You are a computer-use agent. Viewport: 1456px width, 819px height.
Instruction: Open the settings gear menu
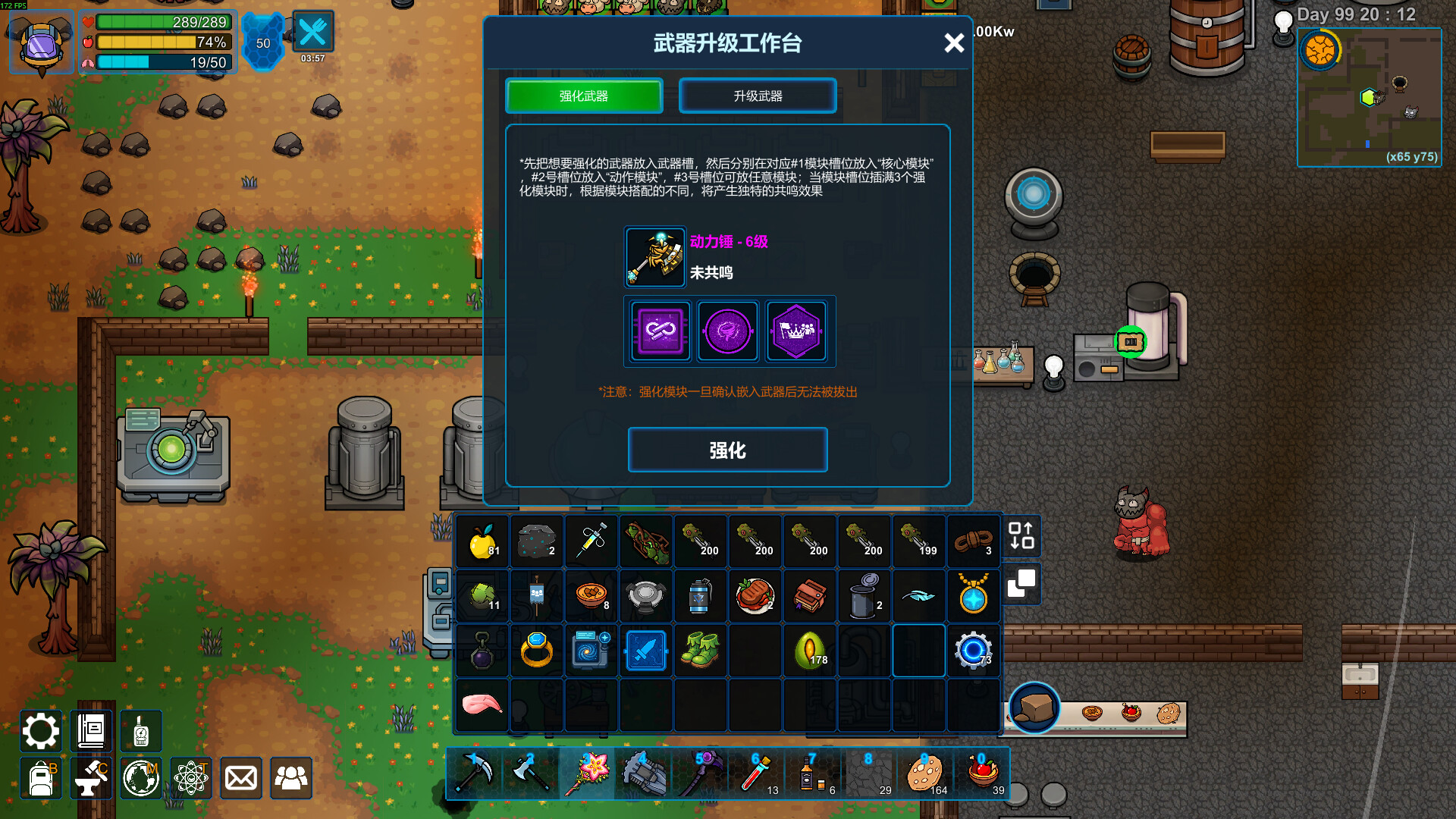[40, 731]
